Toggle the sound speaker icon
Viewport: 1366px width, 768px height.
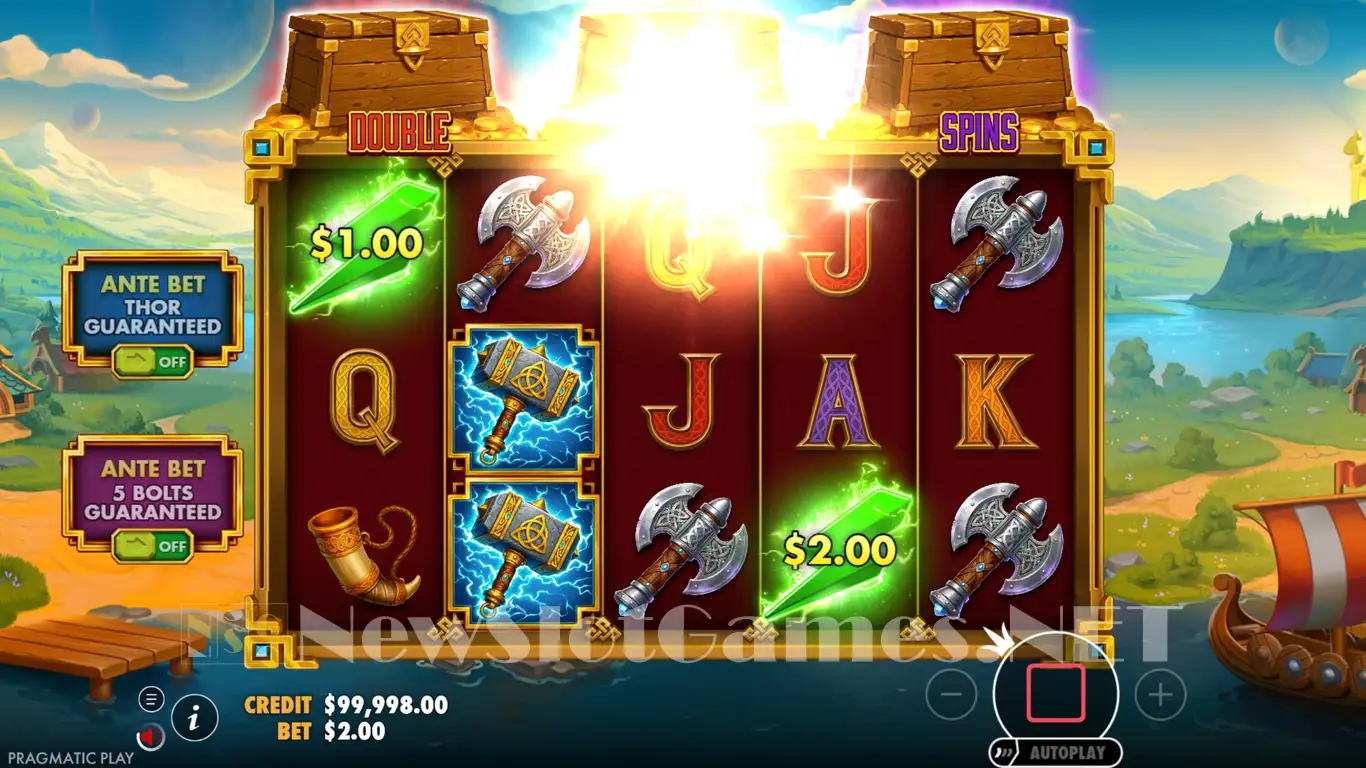tap(151, 738)
